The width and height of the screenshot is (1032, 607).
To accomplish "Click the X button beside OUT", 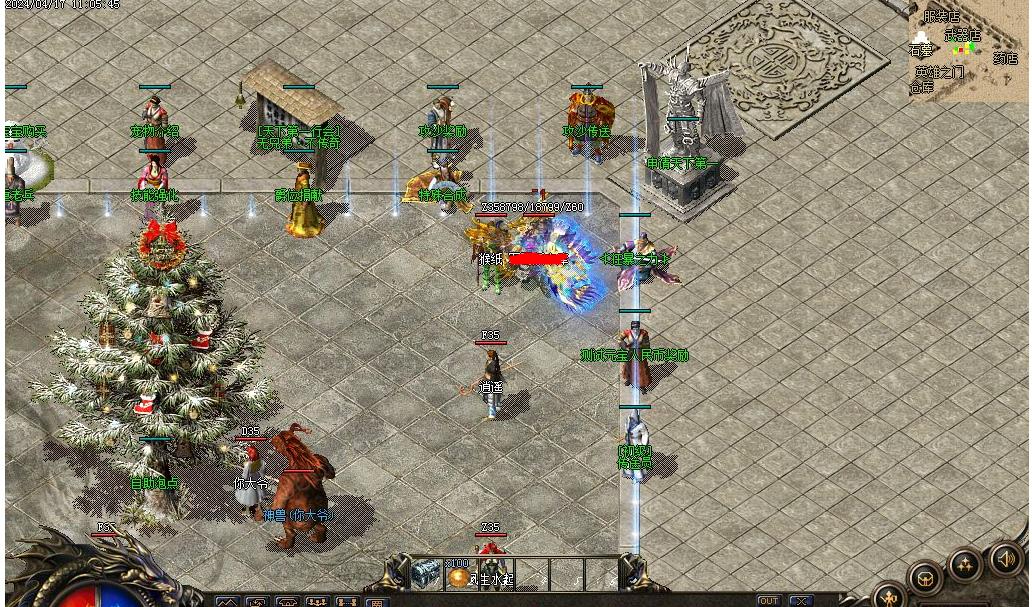I will (800, 600).
